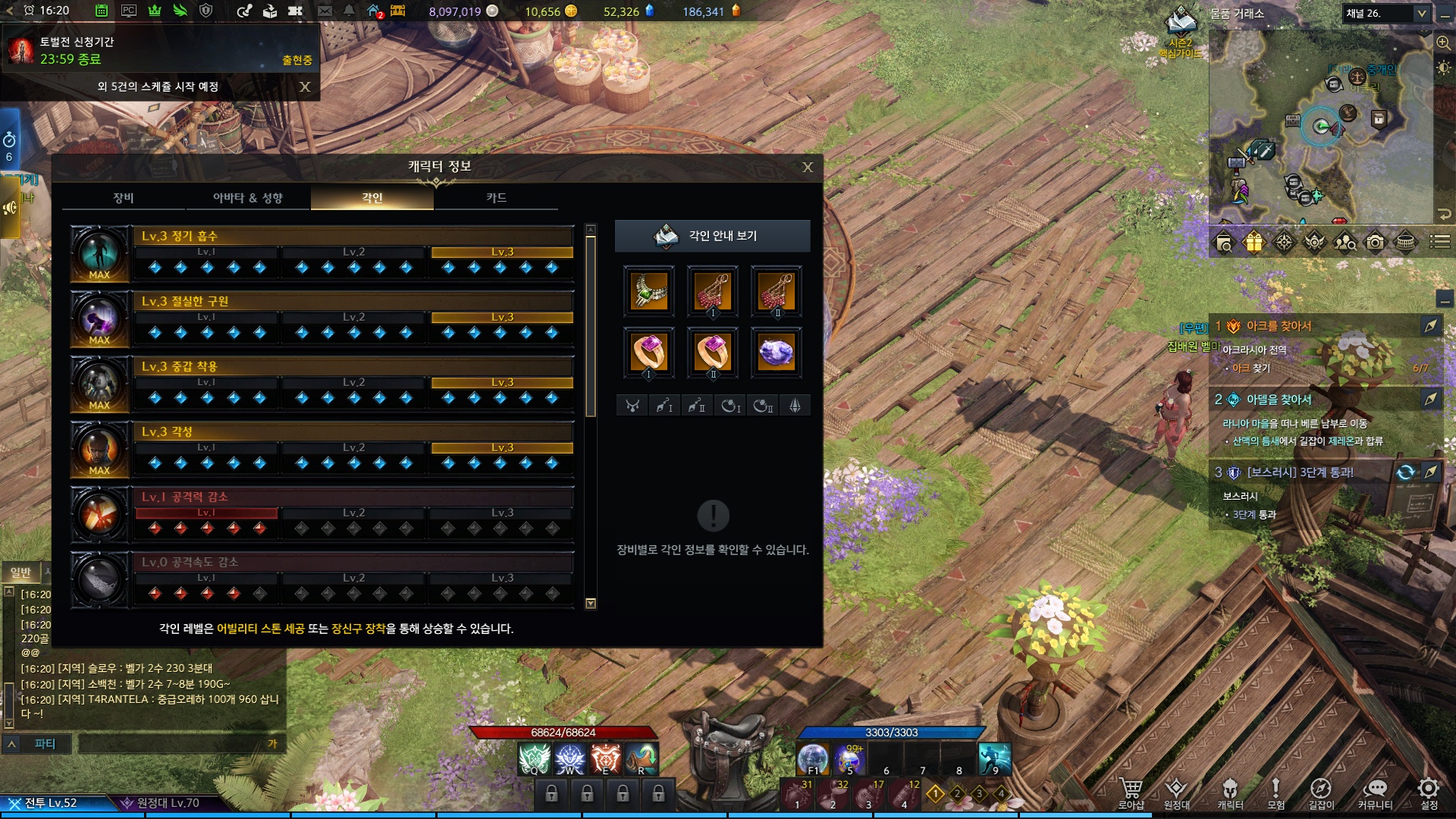This screenshot has width=1456, height=819.
Task: Open the 채널 26 channel dropdown
Action: [x=1421, y=14]
